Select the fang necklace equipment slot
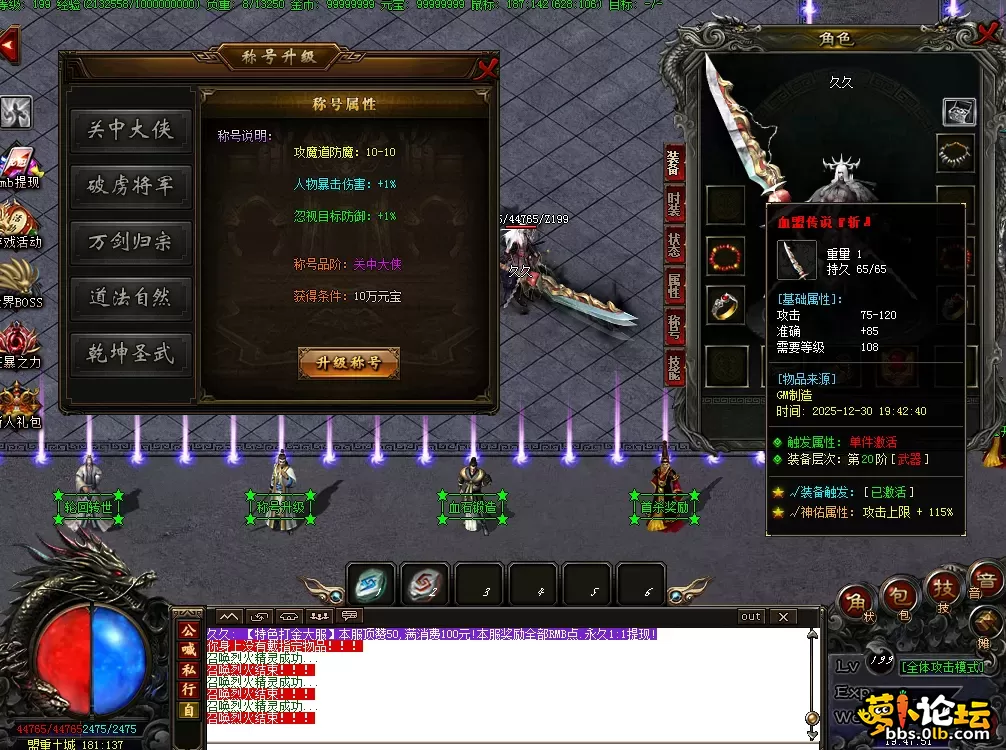1006x750 pixels. [x=956, y=153]
